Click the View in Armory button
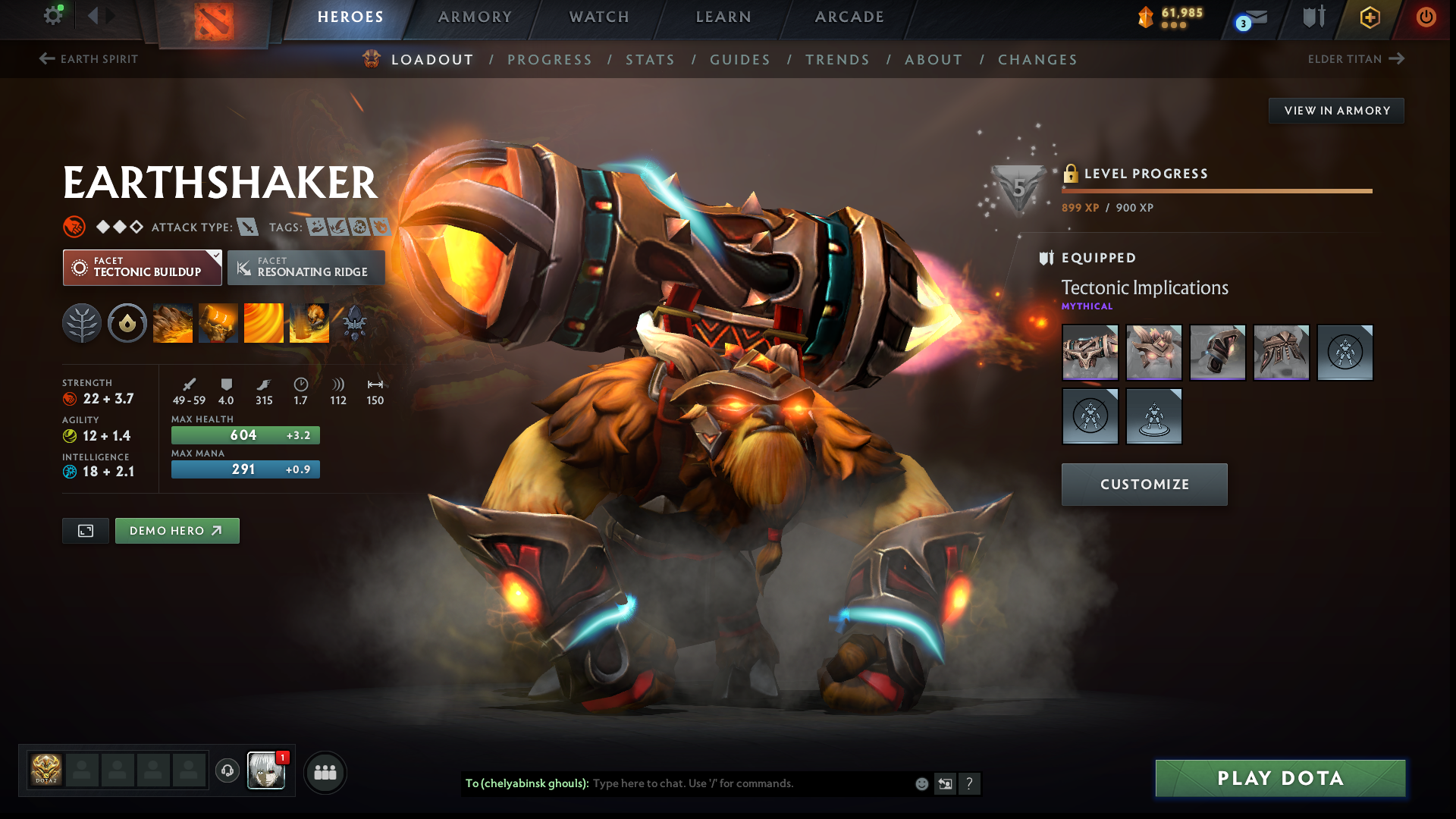 click(1336, 111)
